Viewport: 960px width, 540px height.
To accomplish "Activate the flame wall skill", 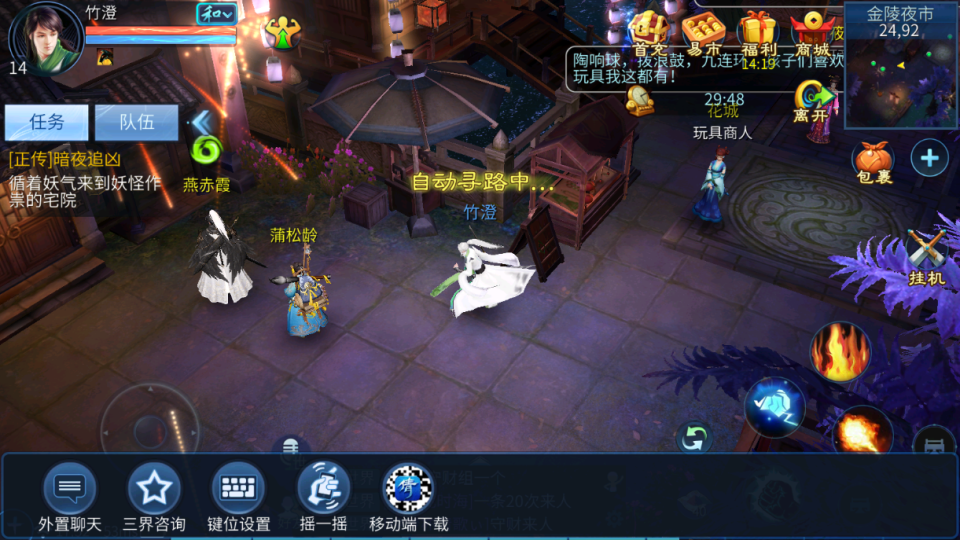I will pos(840,352).
